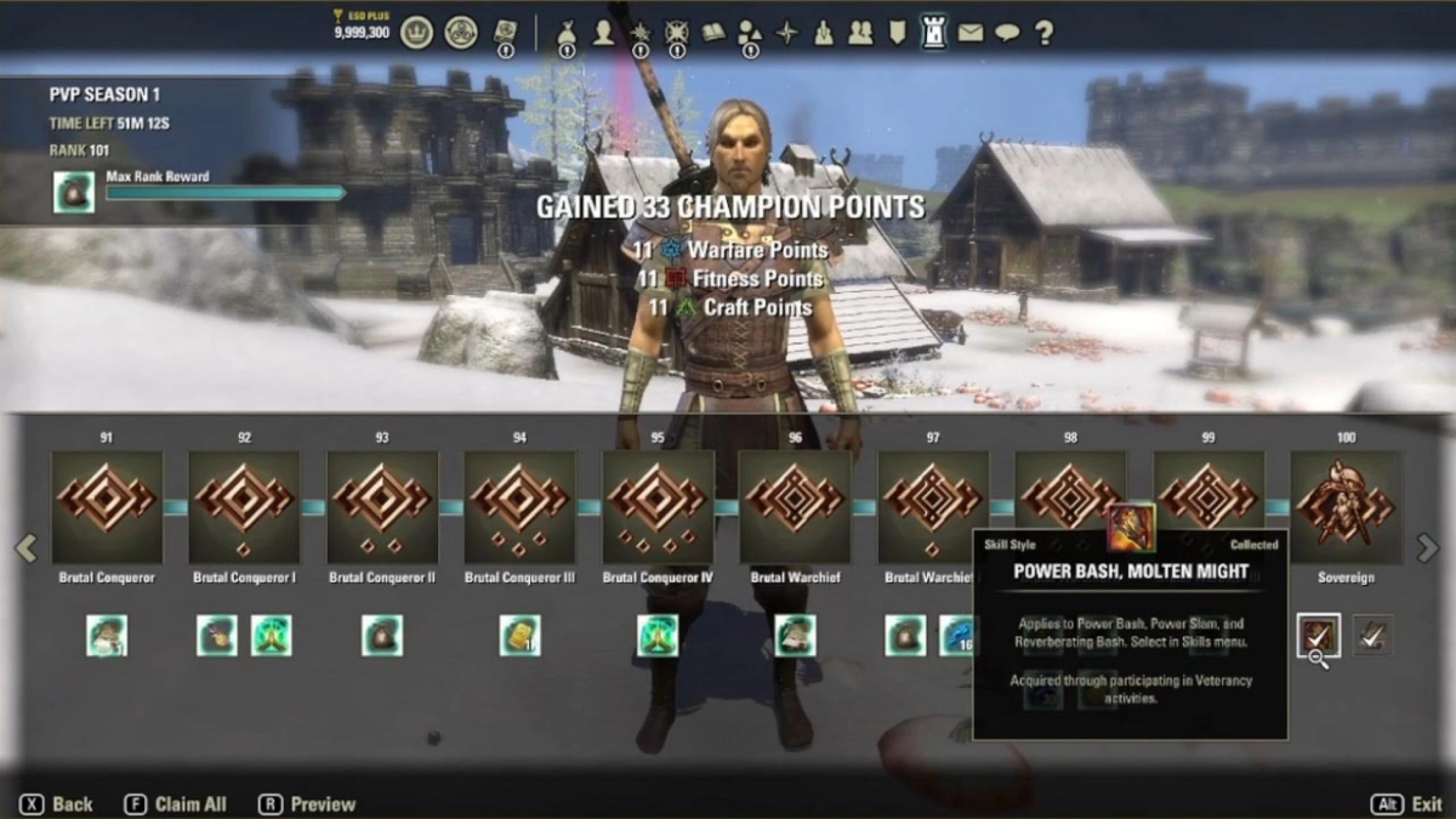Open the Alliance War shield icon
Image resolution: width=1456 pixels, height=819 pixels.
[896, 31]
